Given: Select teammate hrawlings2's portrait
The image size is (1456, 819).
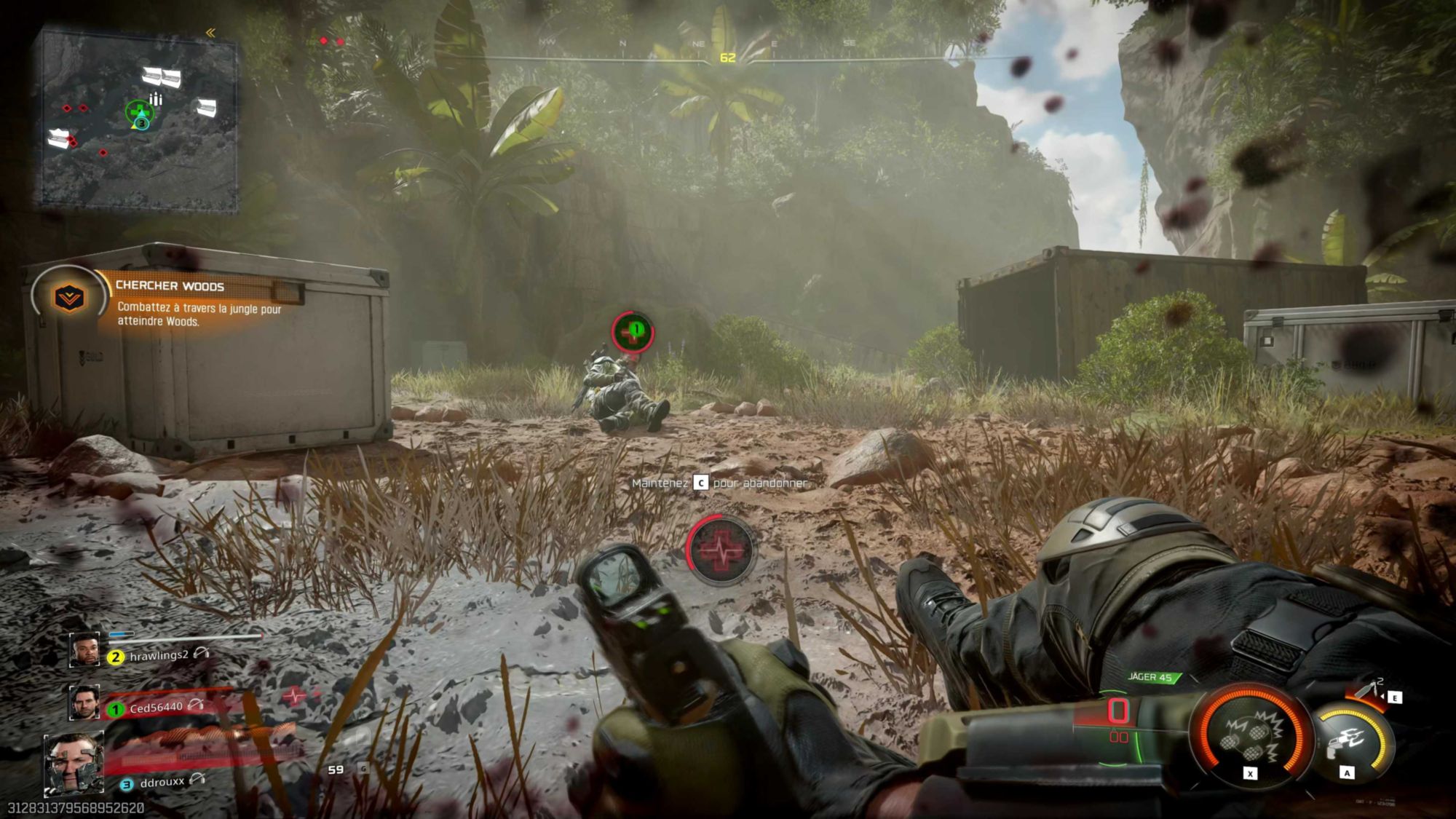Looking at the screenshot, I should pyautogui.click(x=84, y=650).
